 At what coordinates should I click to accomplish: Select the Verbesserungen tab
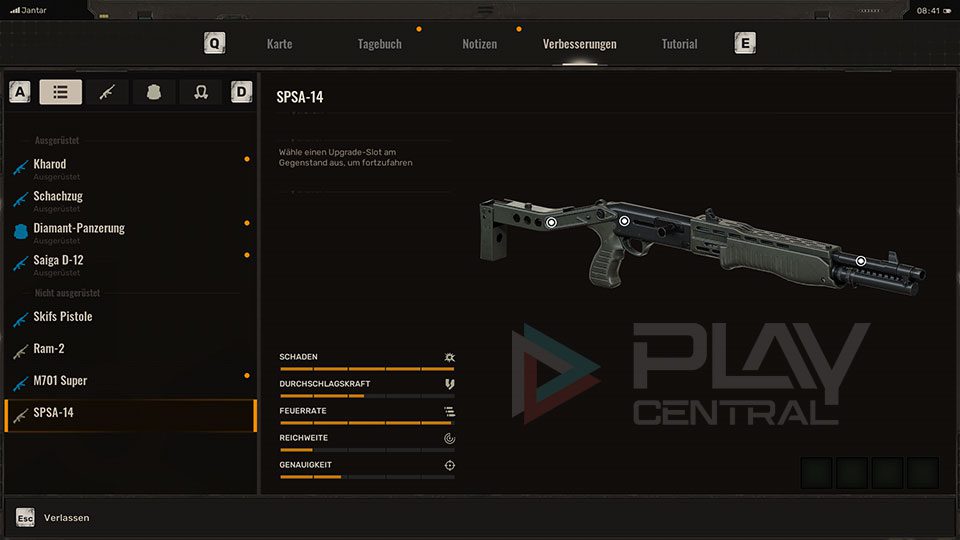coord(579,44)
